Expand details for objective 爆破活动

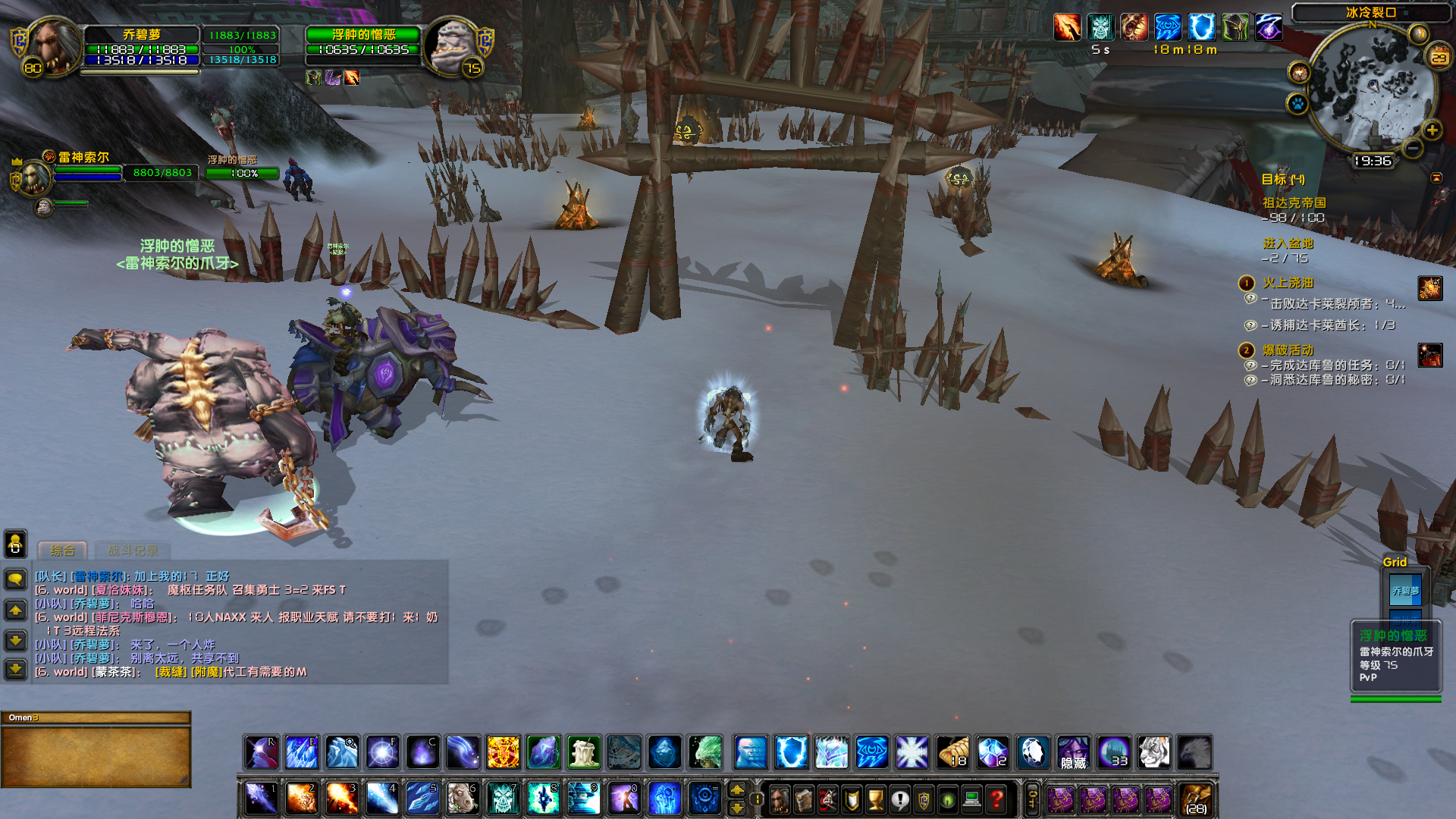pyautogui.click(x=1287, y=350)
